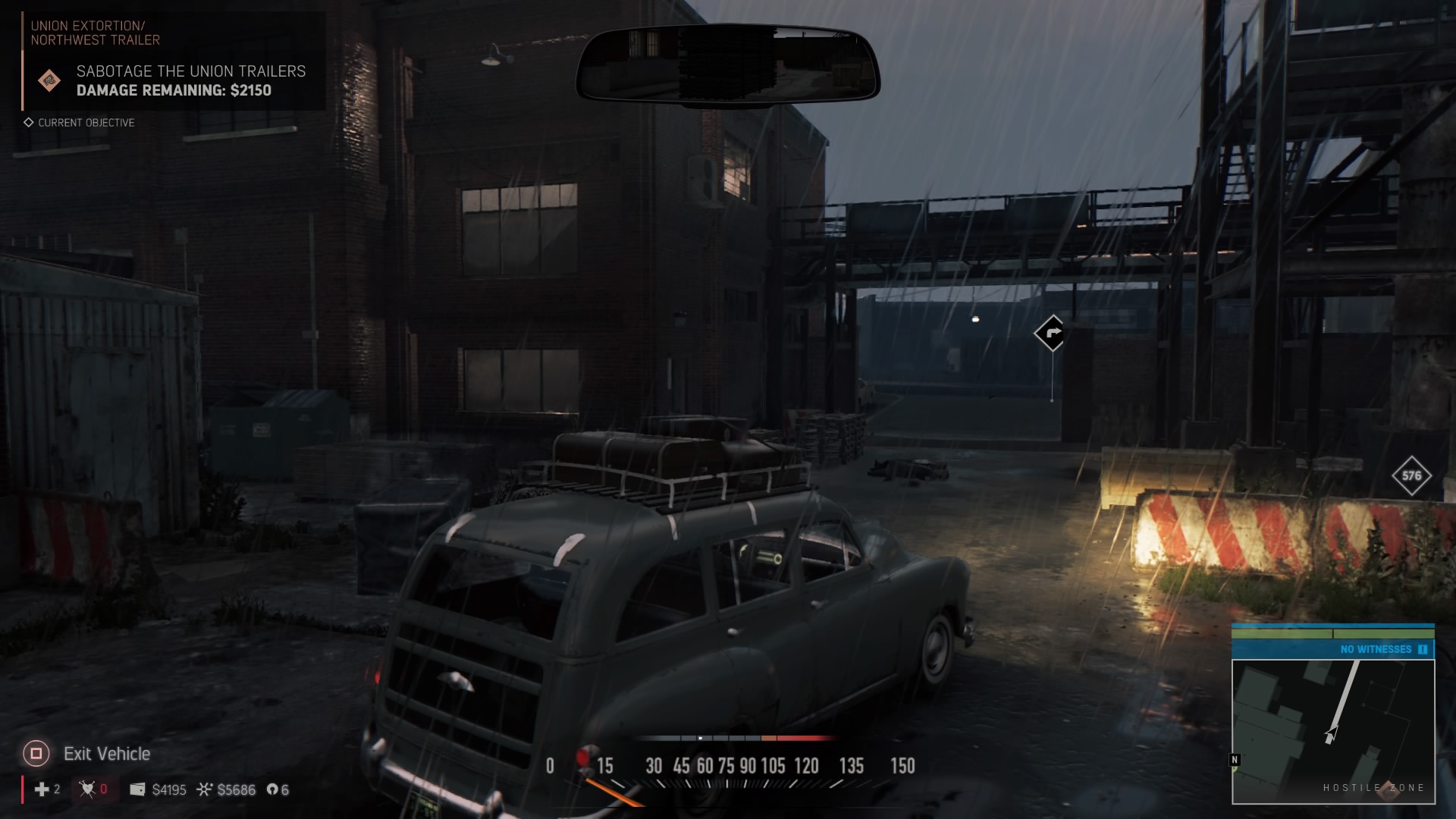Click the minimap in the corner
Screen dimensions: 1456x819
coord(1333,731)
